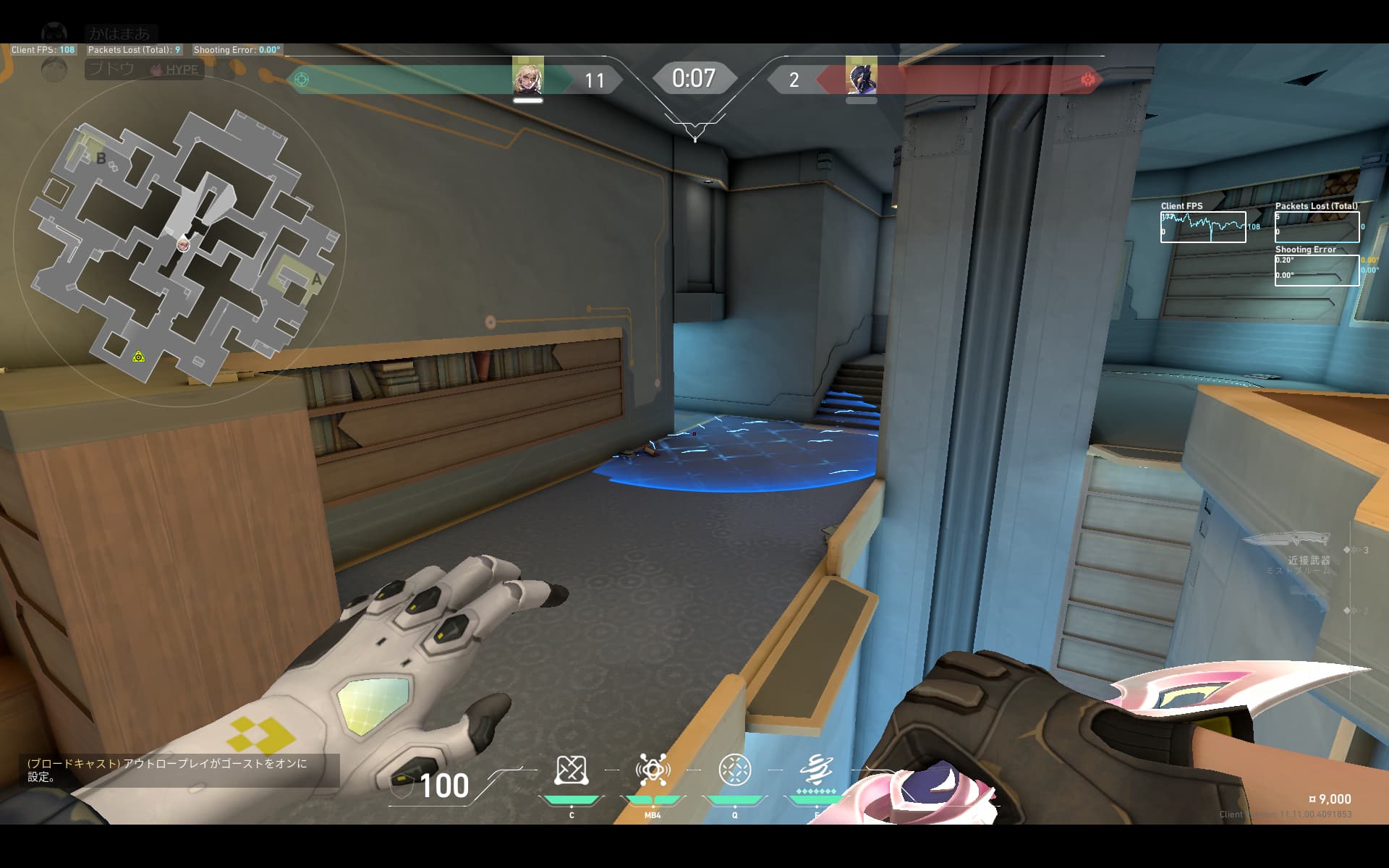This screenshot has width=1389, height=868.
Task: Click the Shooting Error graph
Action: pos(1317,271)
